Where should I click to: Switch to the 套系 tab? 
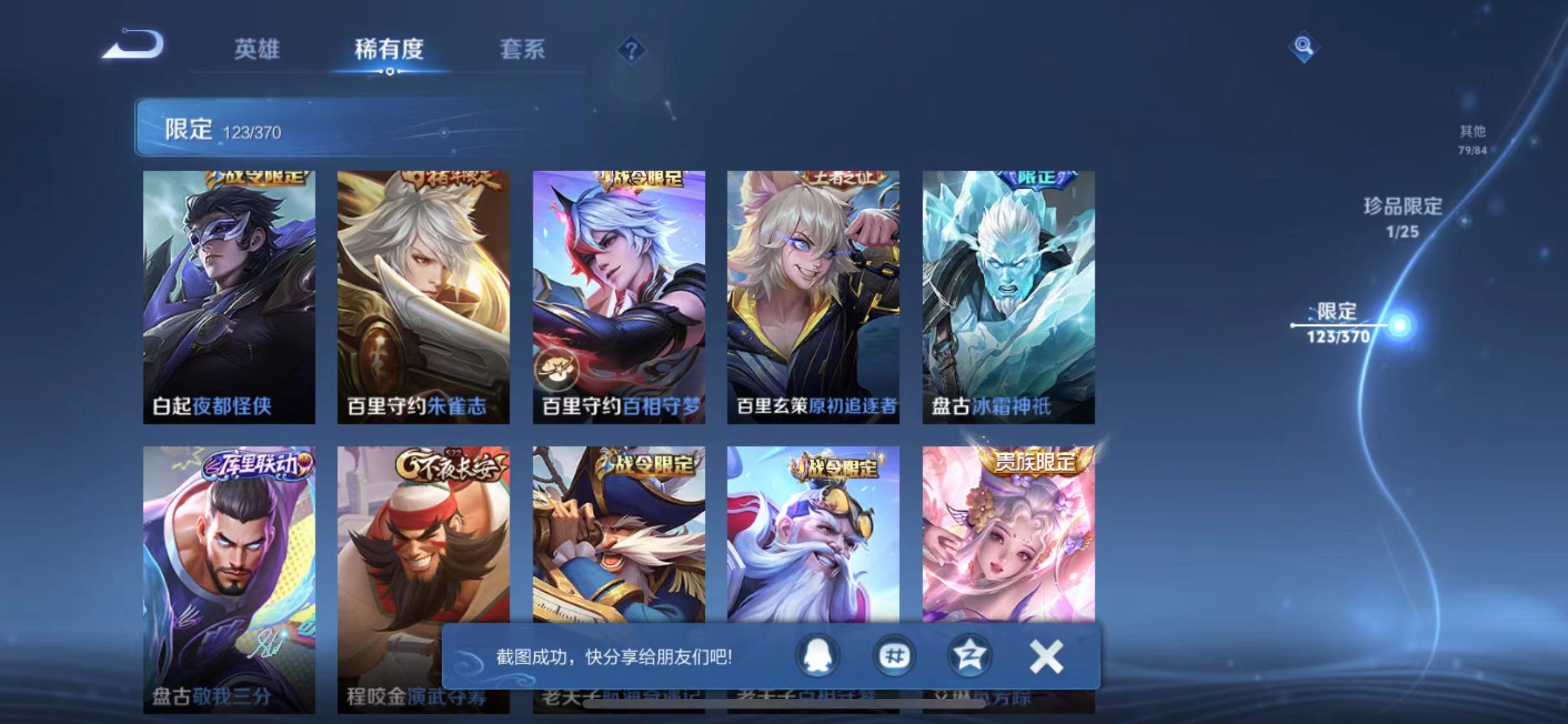[x=524, y=50]
